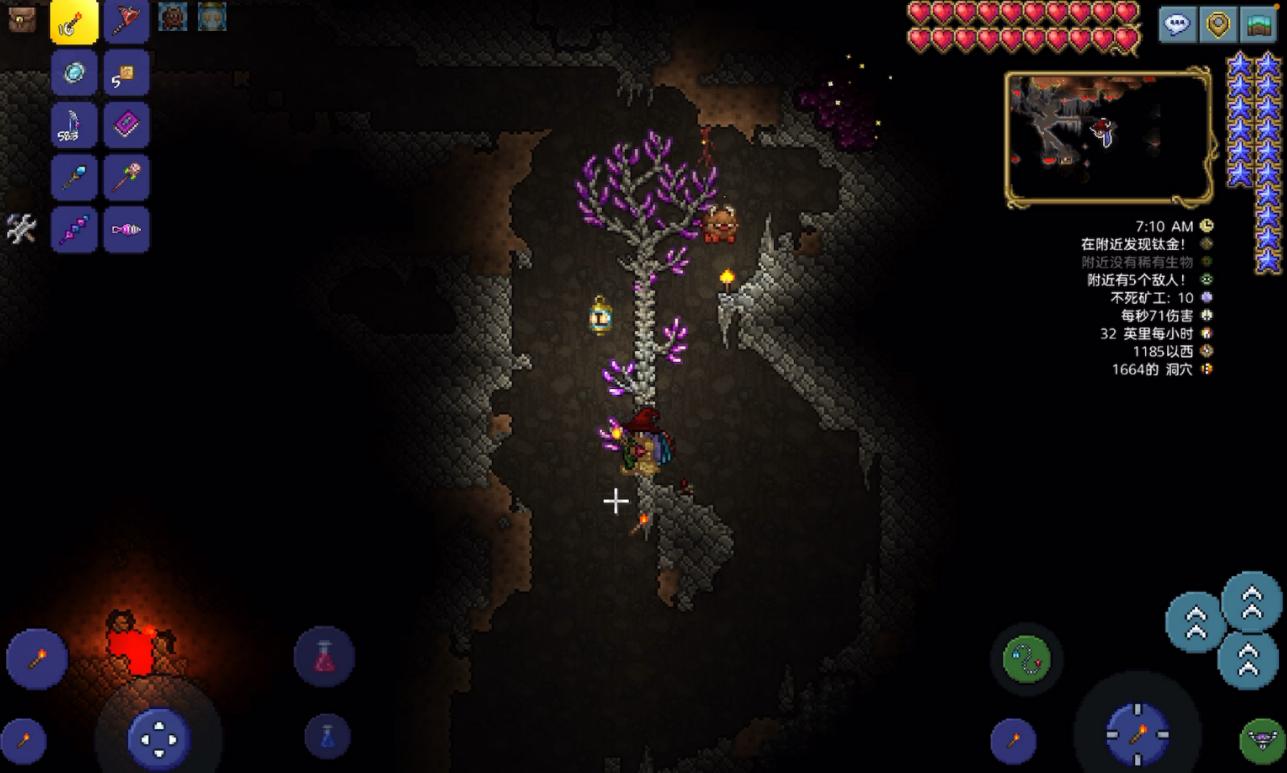Select the pink drill hotbar slot
Screen dimensions: 1287x773
(x=127, y=230)
